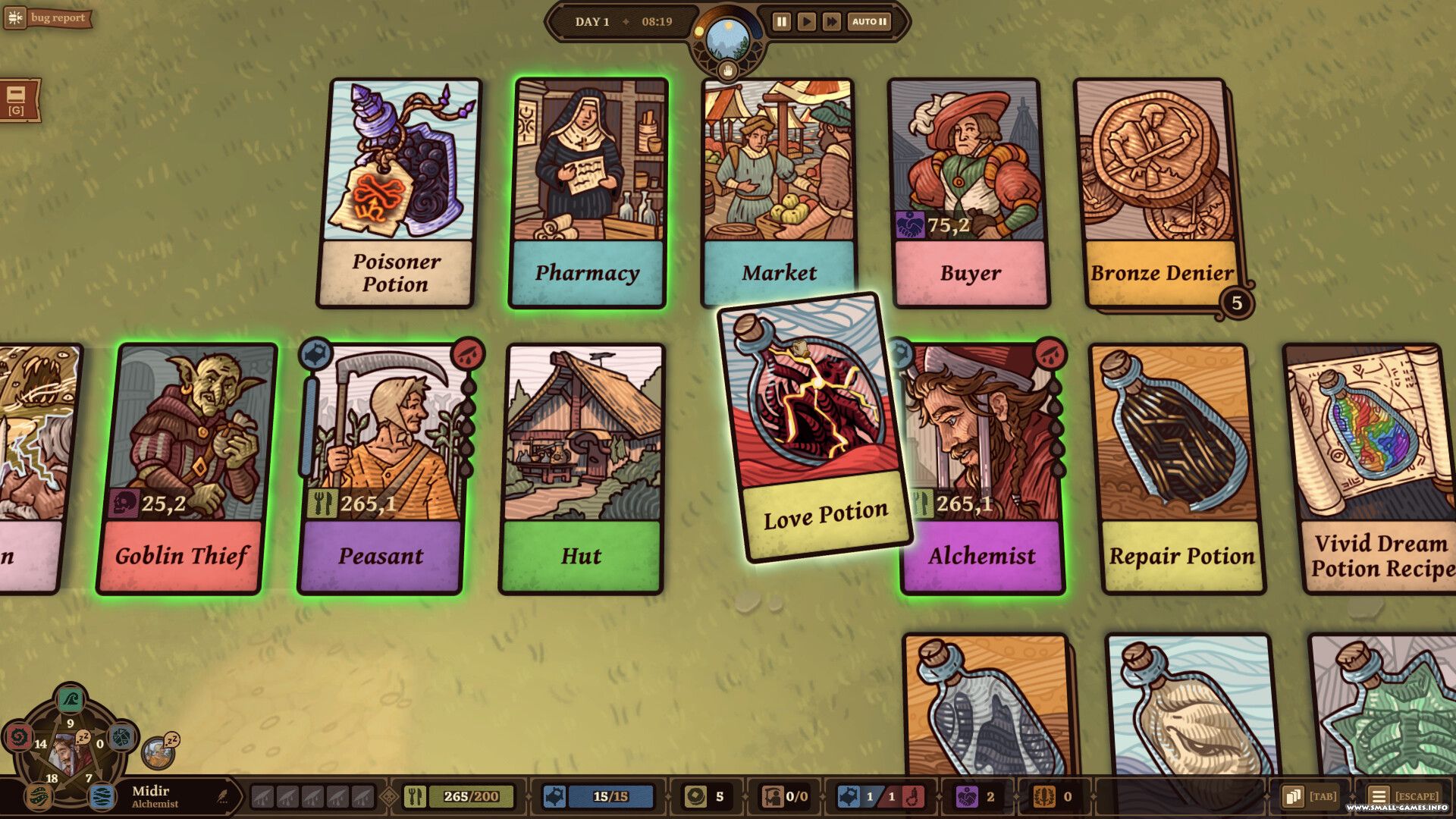Click the Hut card
This screenshot has width=1456, height=819.
582,468
